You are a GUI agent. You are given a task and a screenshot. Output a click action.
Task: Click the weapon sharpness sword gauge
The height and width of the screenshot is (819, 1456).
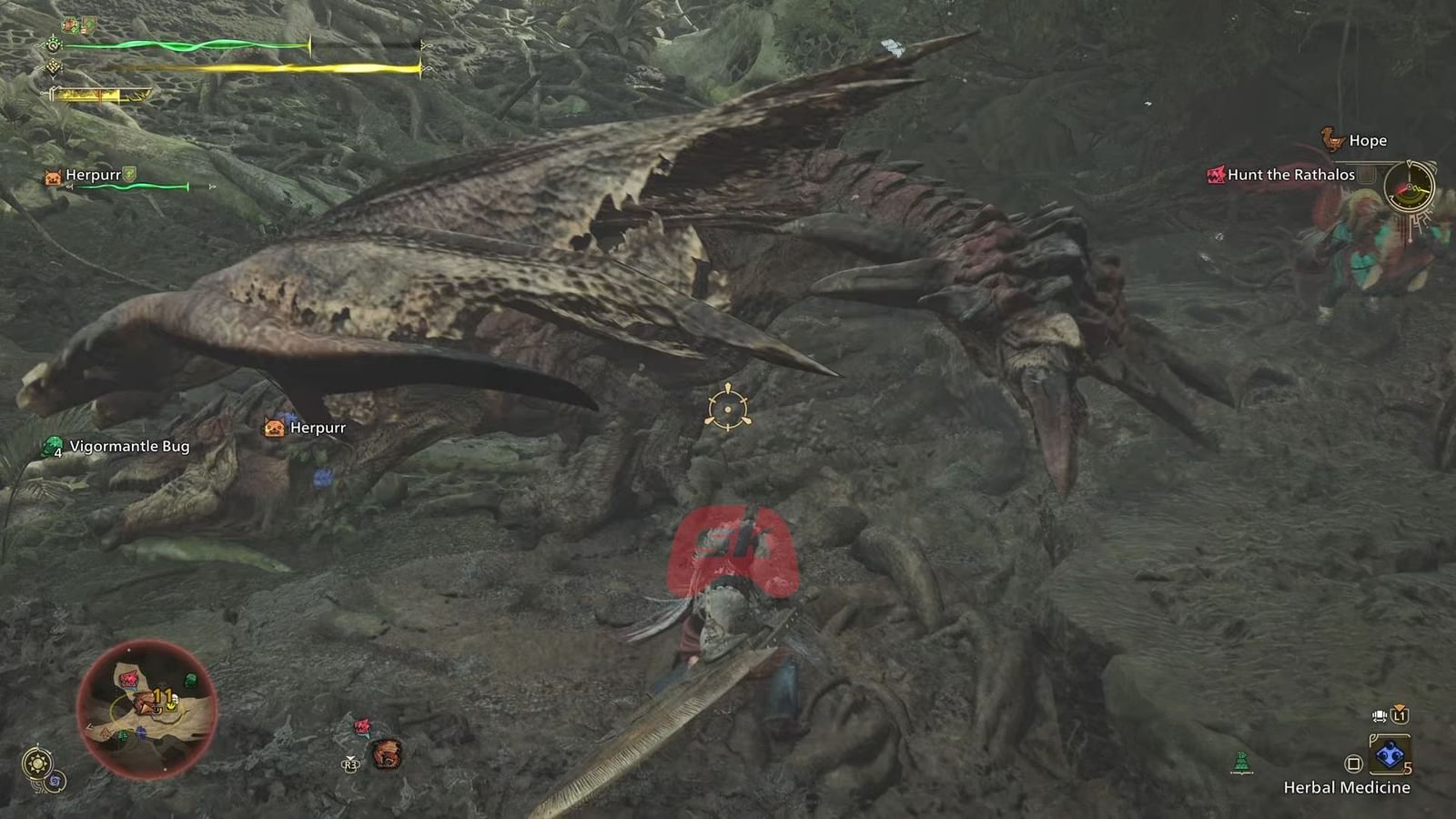[102, 96]
